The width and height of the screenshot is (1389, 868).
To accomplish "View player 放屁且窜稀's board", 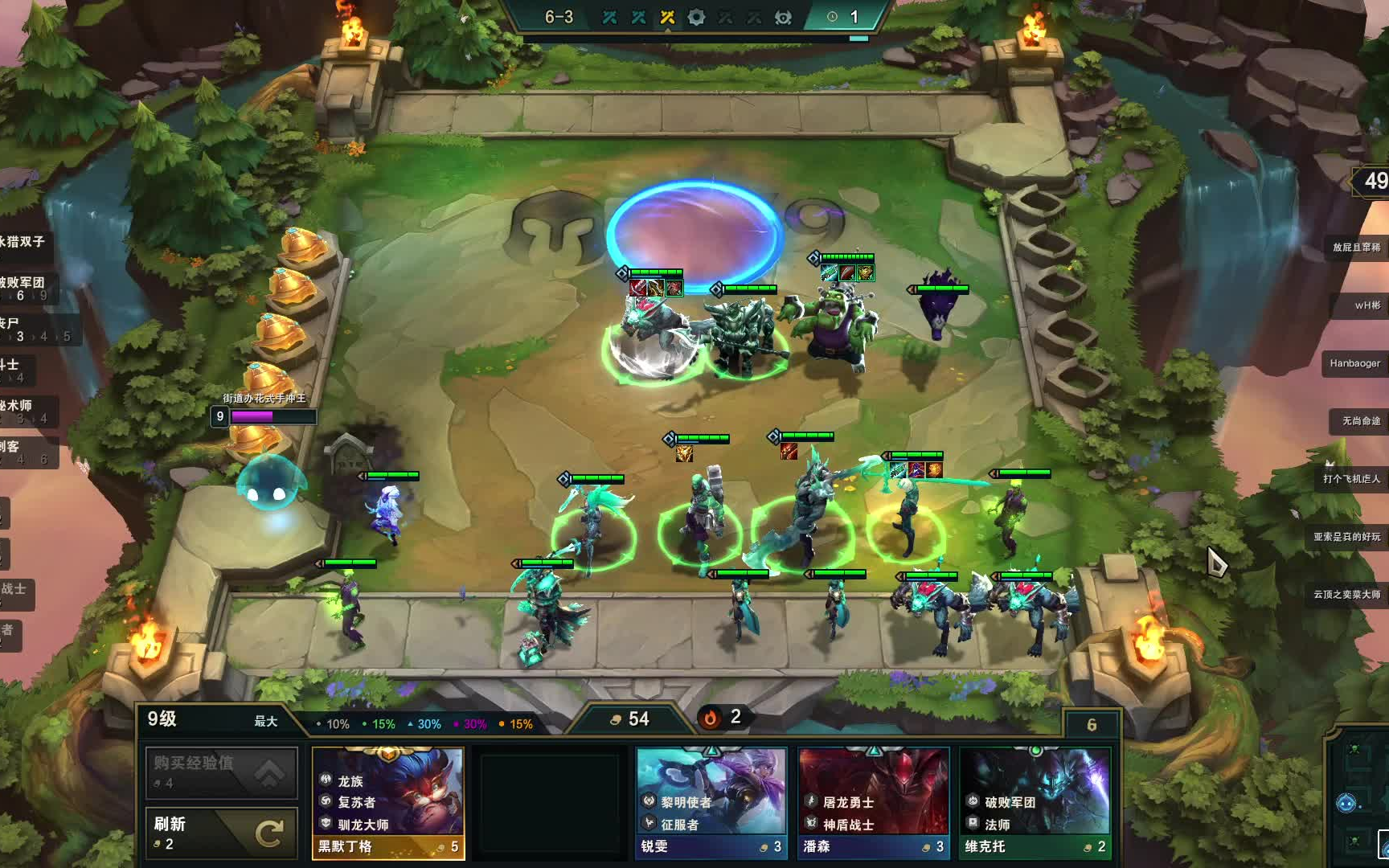I will pos(1356,248).
